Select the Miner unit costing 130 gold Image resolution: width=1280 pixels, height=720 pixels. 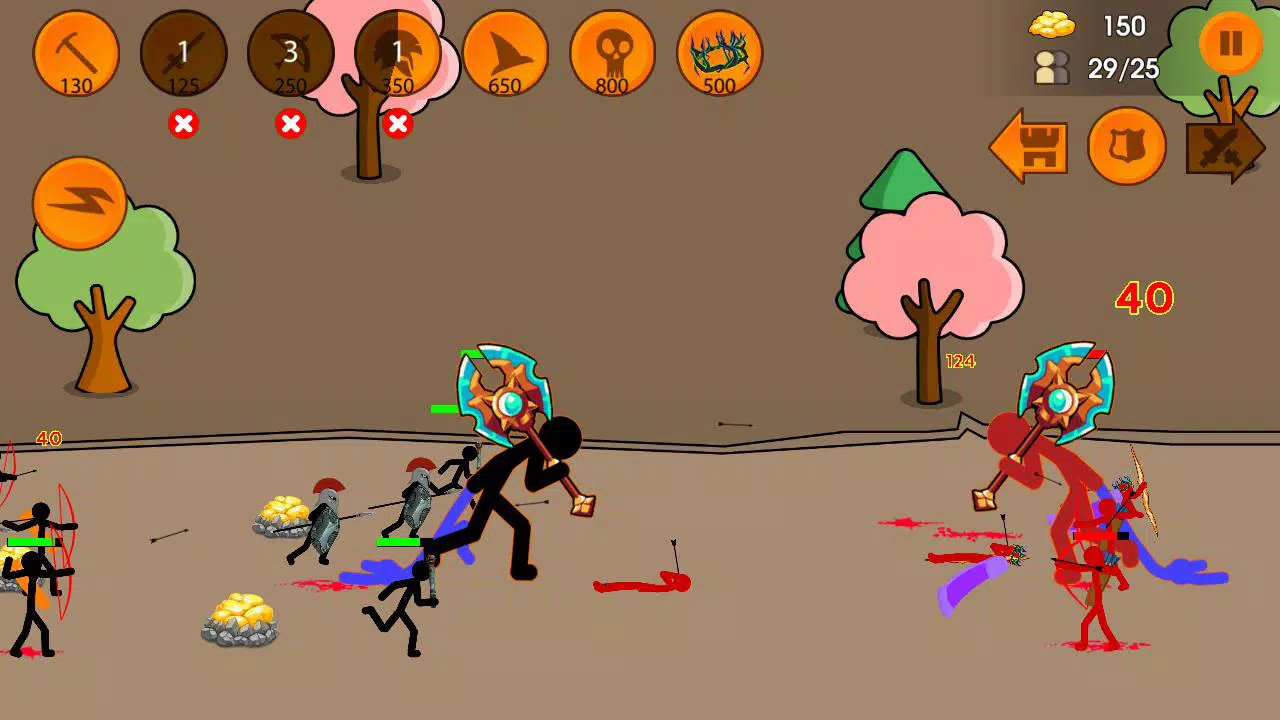(x=76, y=55)
